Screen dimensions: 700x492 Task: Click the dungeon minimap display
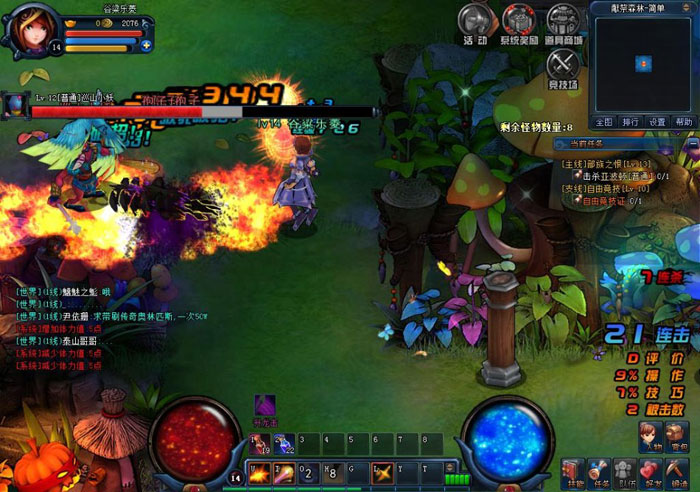642,62
